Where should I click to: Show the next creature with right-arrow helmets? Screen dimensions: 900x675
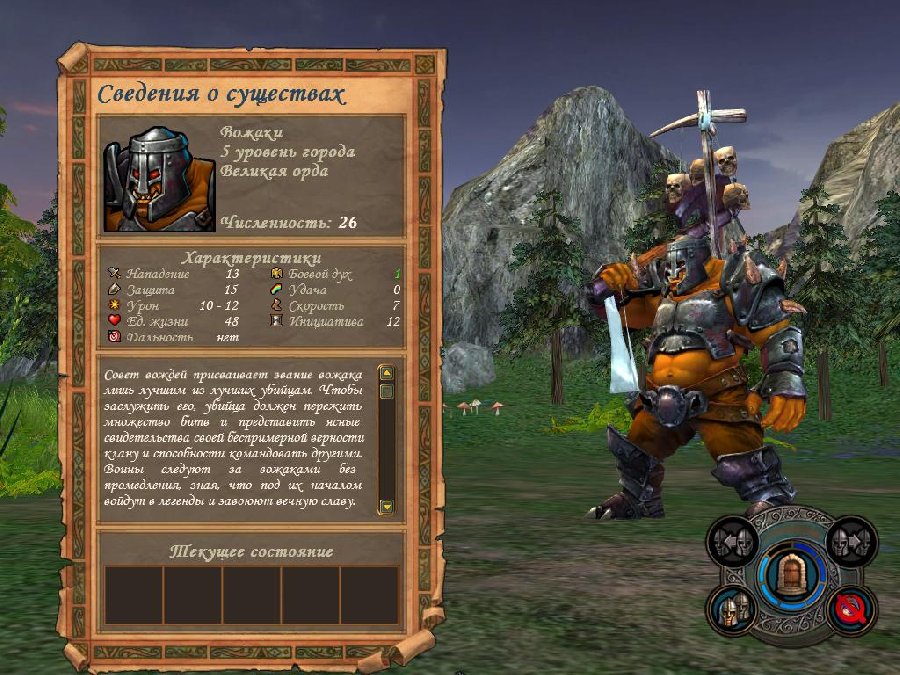click(852, 541)
